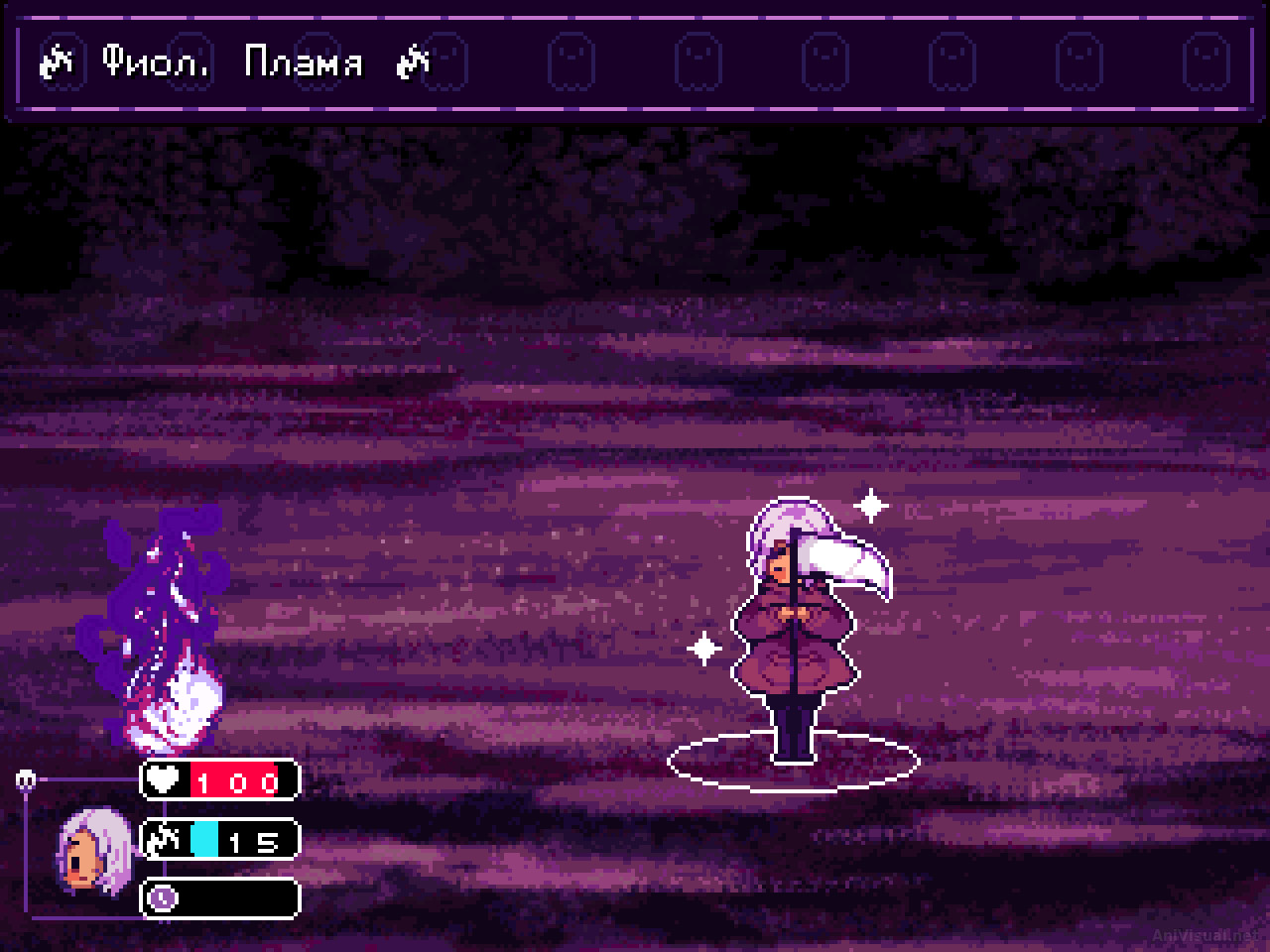Click the last ghost icon in the top row
Image resolution: width=1270 pixels, height=952 pixels.
[1206, 61]
